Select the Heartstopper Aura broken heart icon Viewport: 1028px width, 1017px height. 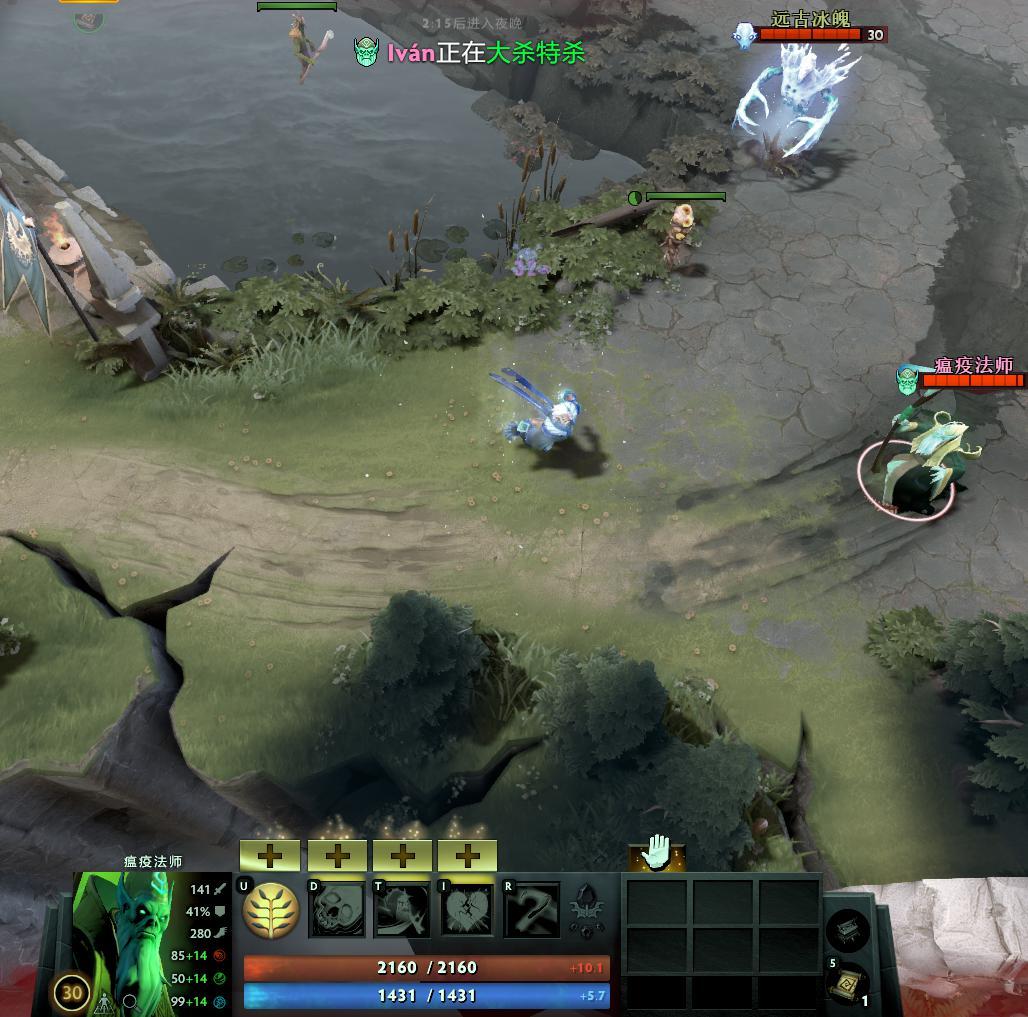click(x=467, y=910)
